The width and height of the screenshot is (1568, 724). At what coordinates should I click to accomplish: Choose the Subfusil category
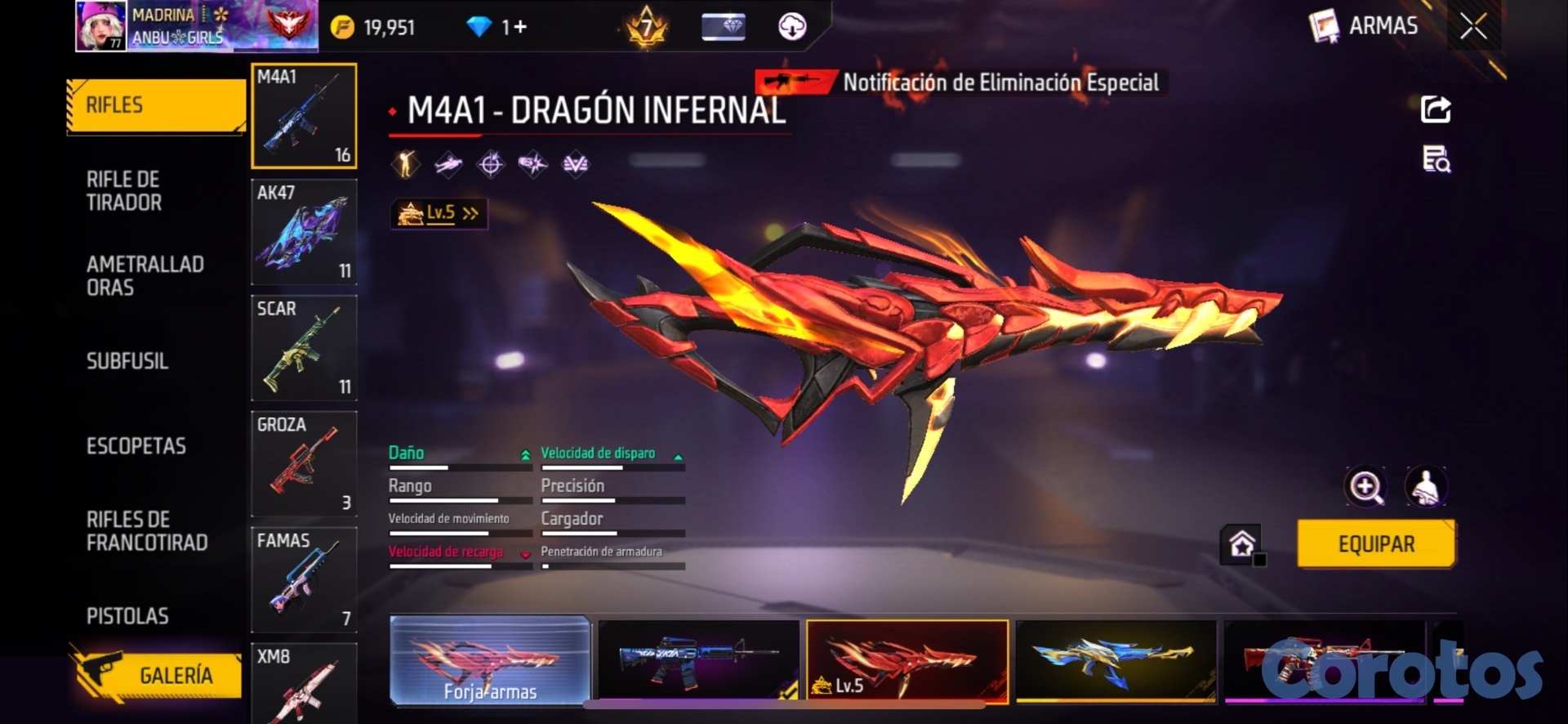[127, 361]
